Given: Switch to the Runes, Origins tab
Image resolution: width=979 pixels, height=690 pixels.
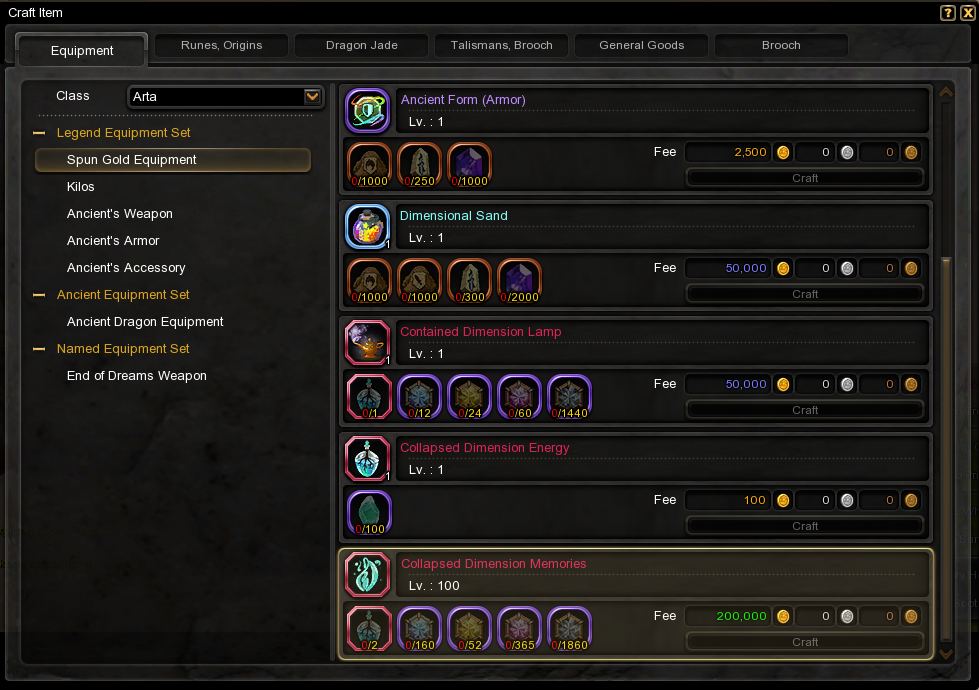Looking at the screenshot, I should [221, 45].
